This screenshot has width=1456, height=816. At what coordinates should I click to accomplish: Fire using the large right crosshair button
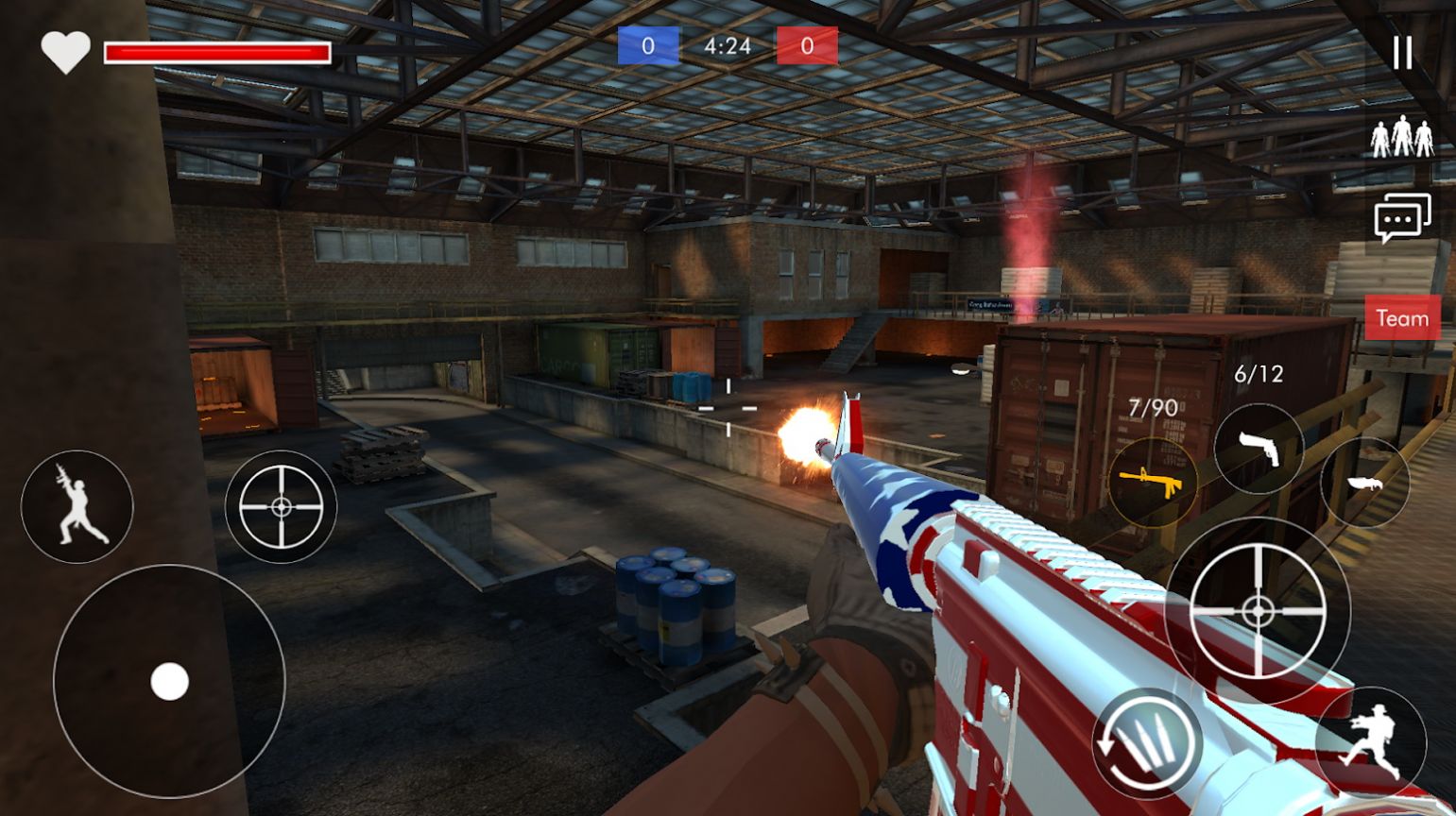(x=1258, y=611)
